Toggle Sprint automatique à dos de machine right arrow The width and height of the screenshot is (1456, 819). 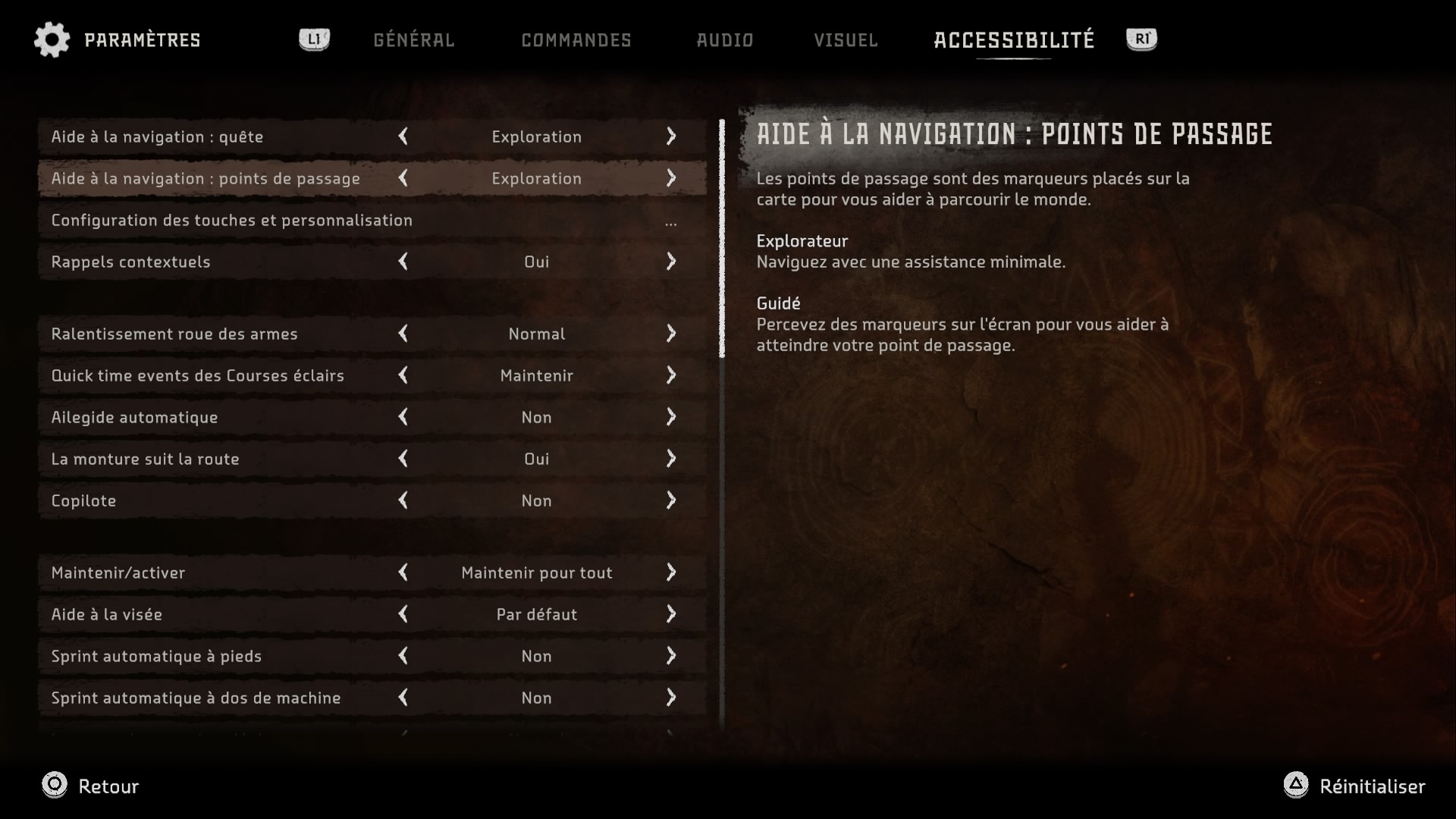point(671,698)
